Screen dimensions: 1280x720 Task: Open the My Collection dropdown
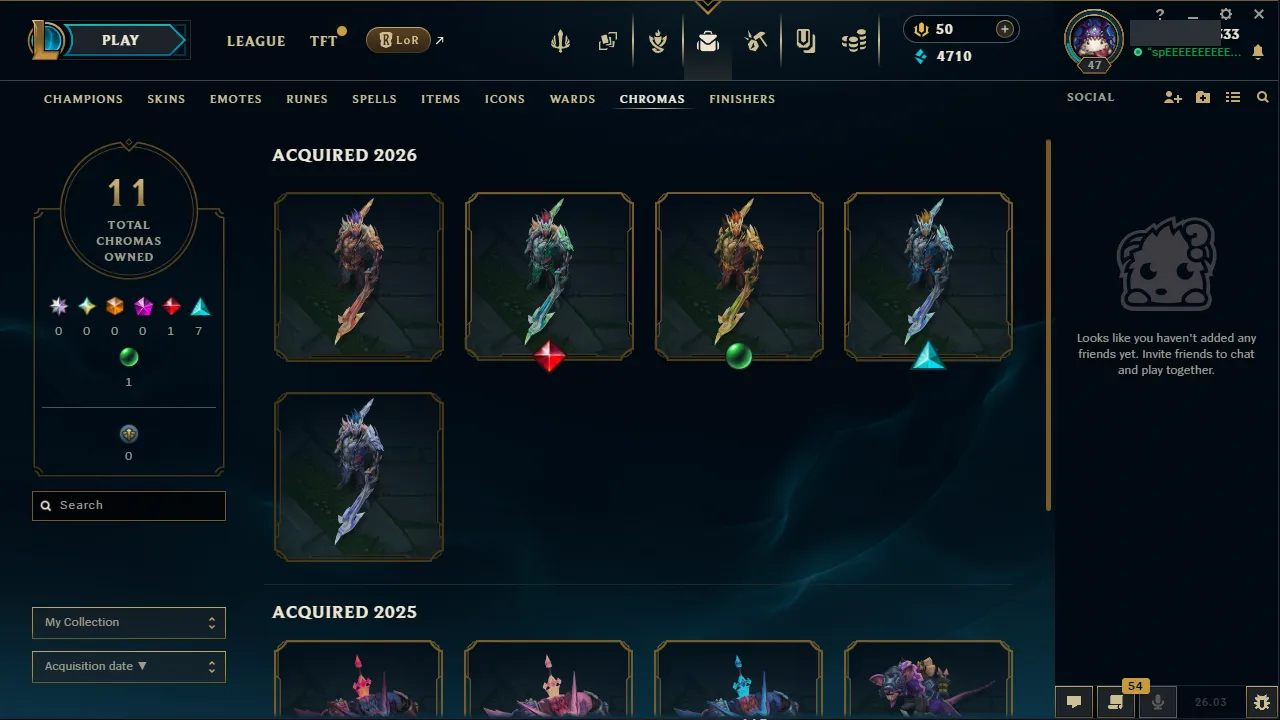pyautogui.click(x=128, y=622)
